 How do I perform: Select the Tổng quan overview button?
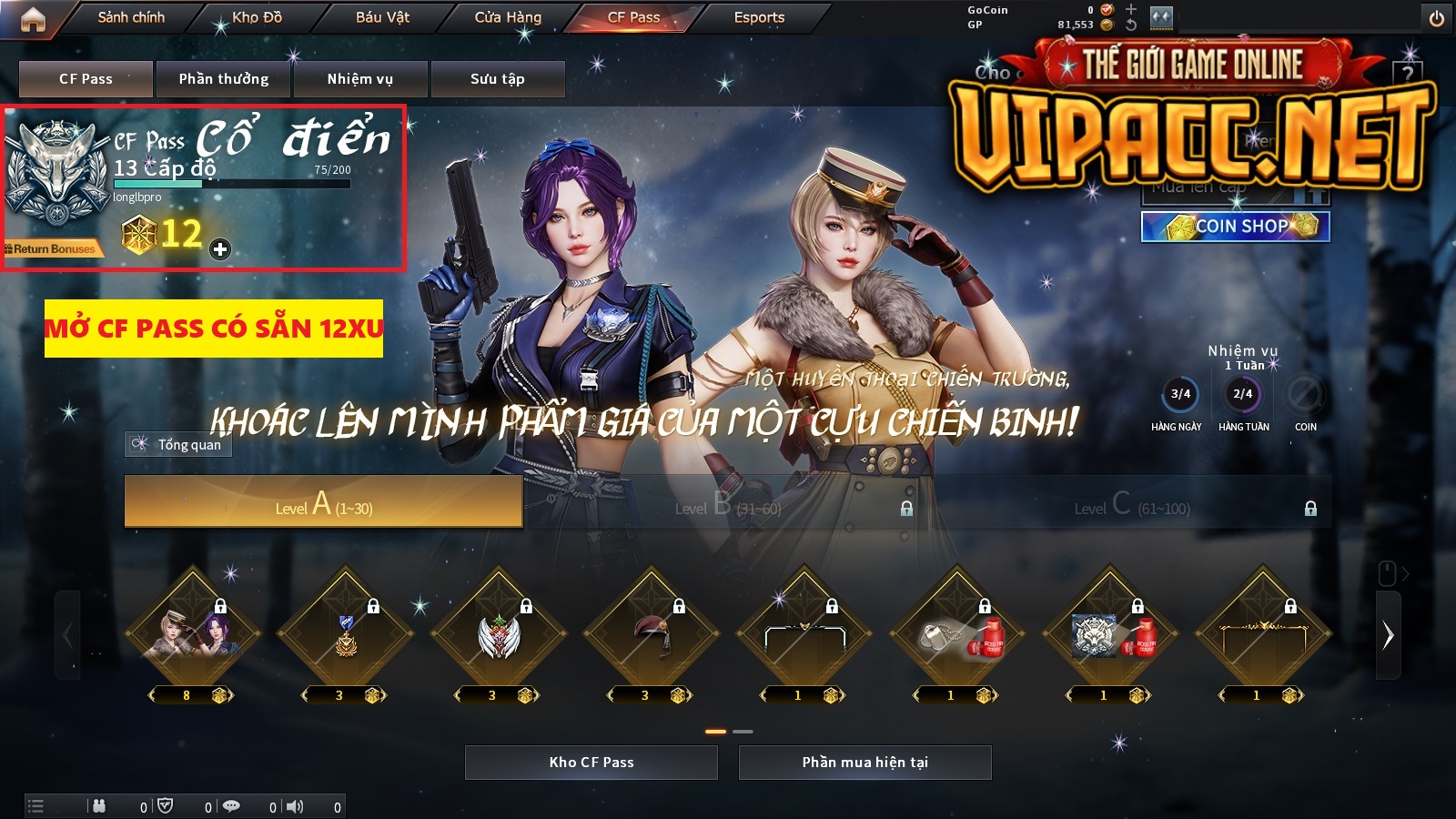[x=179, y=444]
